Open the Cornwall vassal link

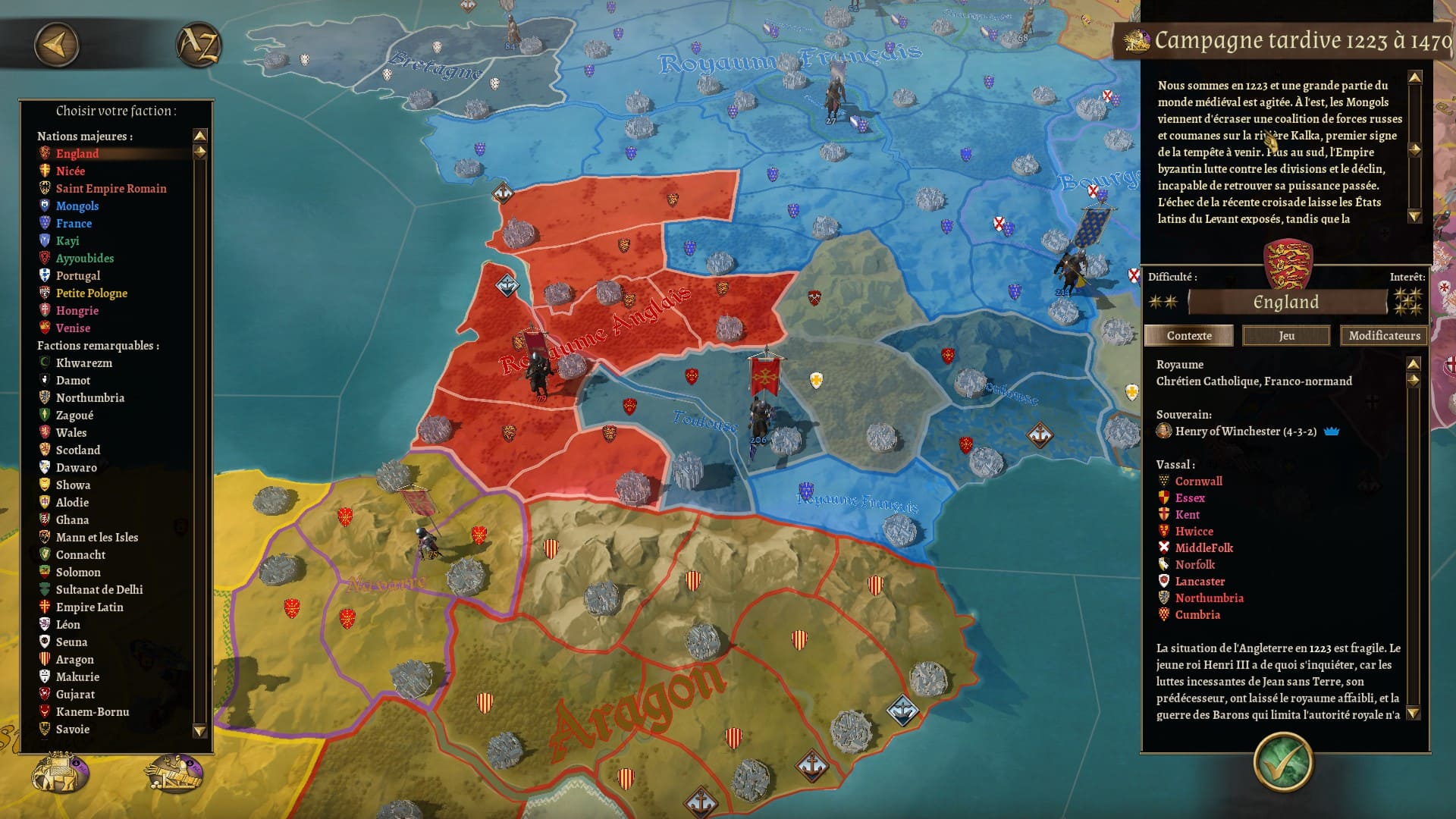[1198, 482]
